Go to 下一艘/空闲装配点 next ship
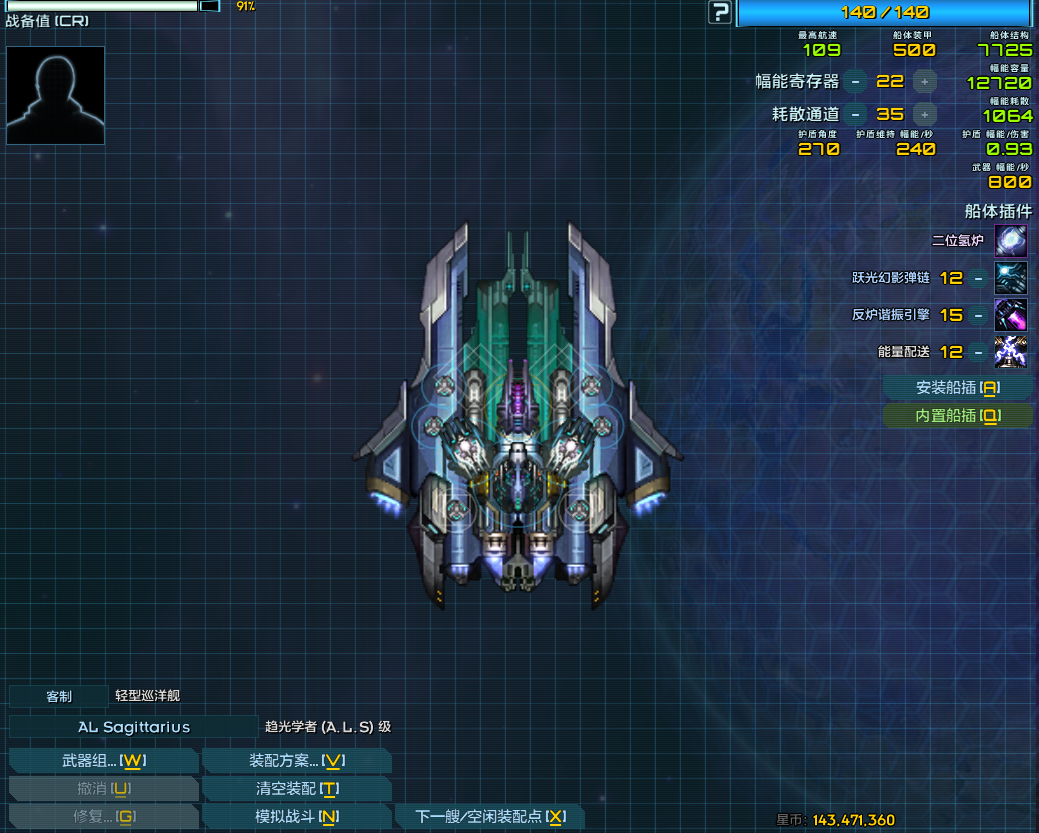Viewport: 1039px width, 833px height. pyautogui.click(x=490, y=817)
